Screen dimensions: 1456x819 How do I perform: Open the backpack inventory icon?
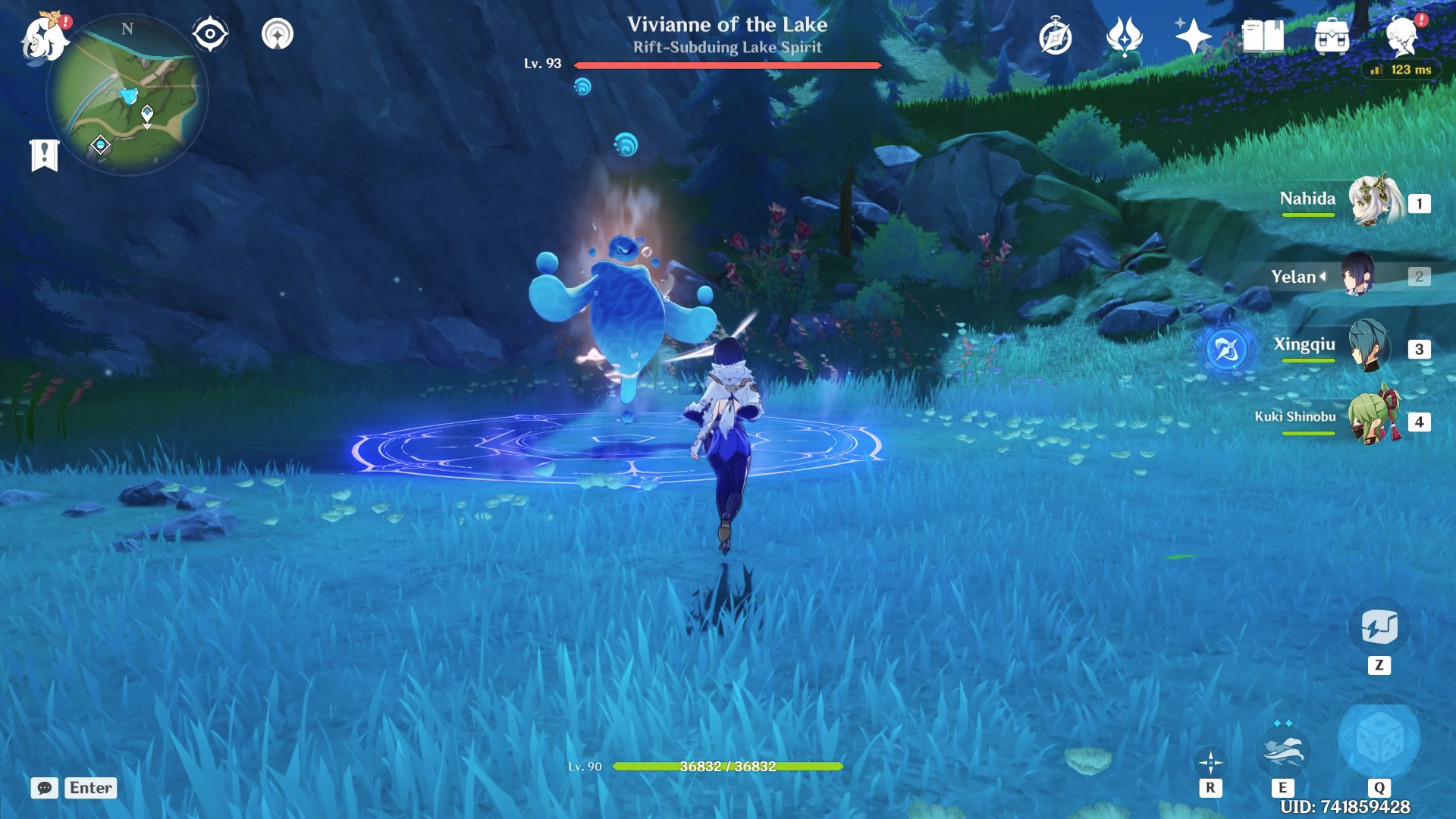coord(1332,36)
